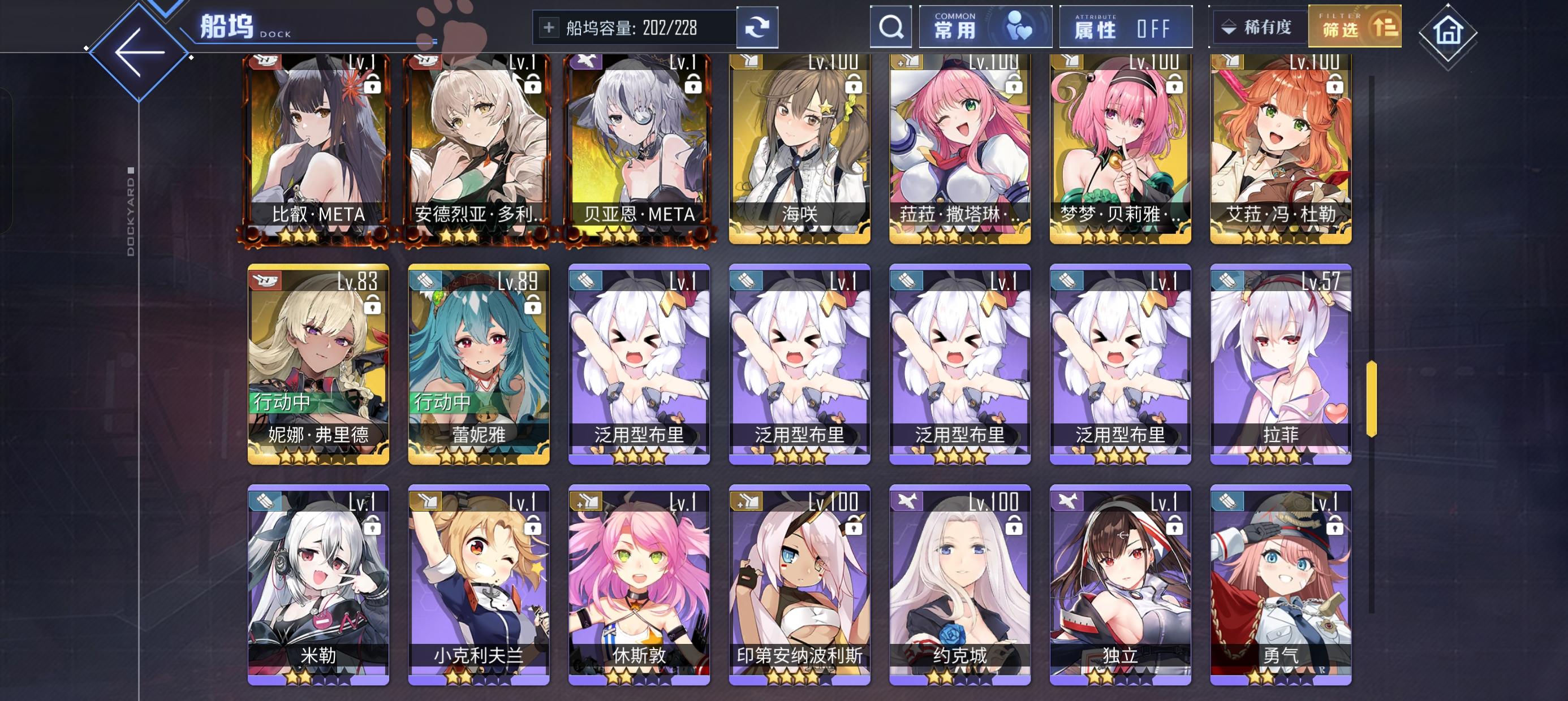The image size is (1568, 701).
Task: Open the 筛选 filter options
Action: tap(1352, 27)
